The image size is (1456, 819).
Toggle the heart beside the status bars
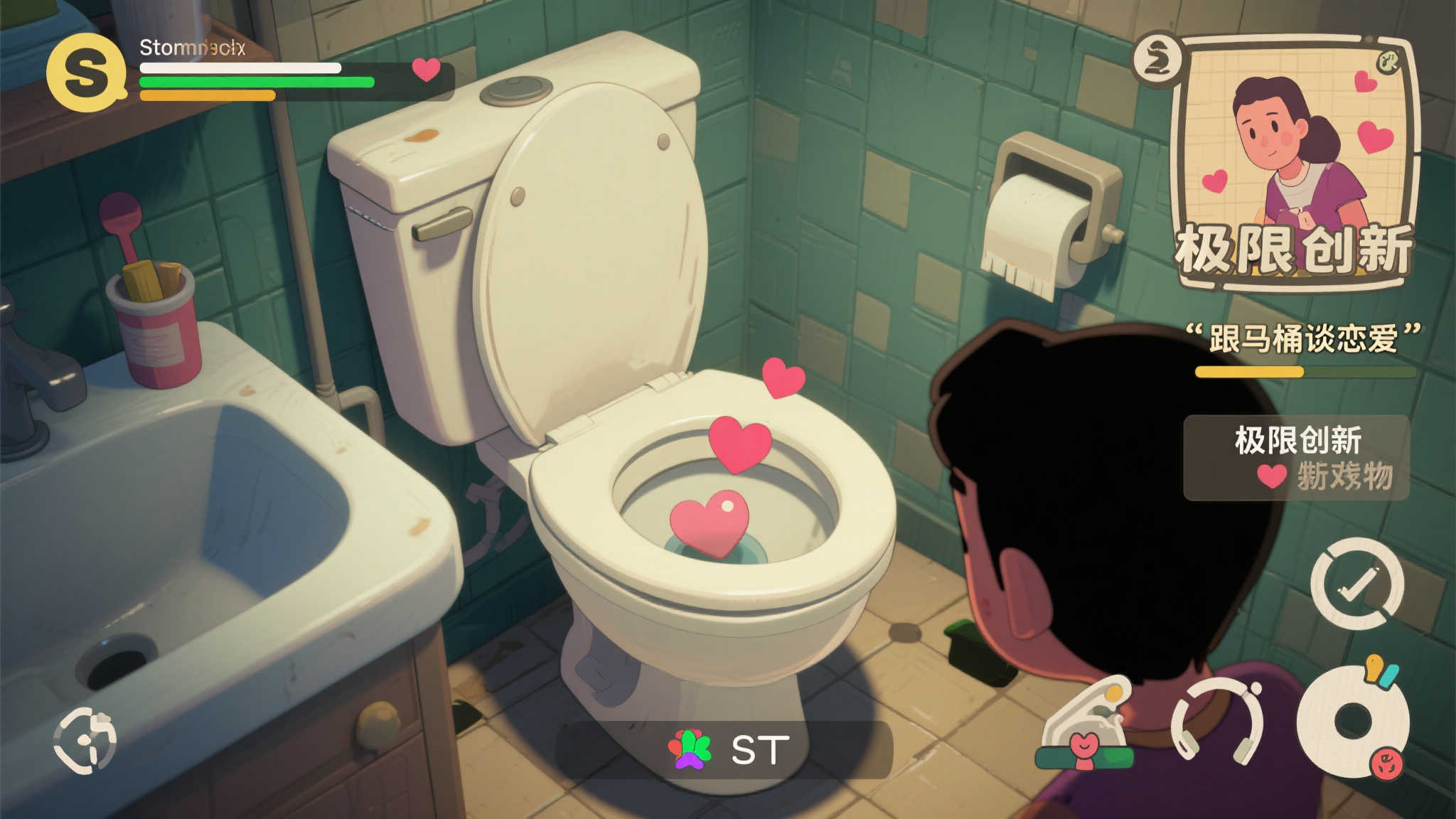point(426,71)
